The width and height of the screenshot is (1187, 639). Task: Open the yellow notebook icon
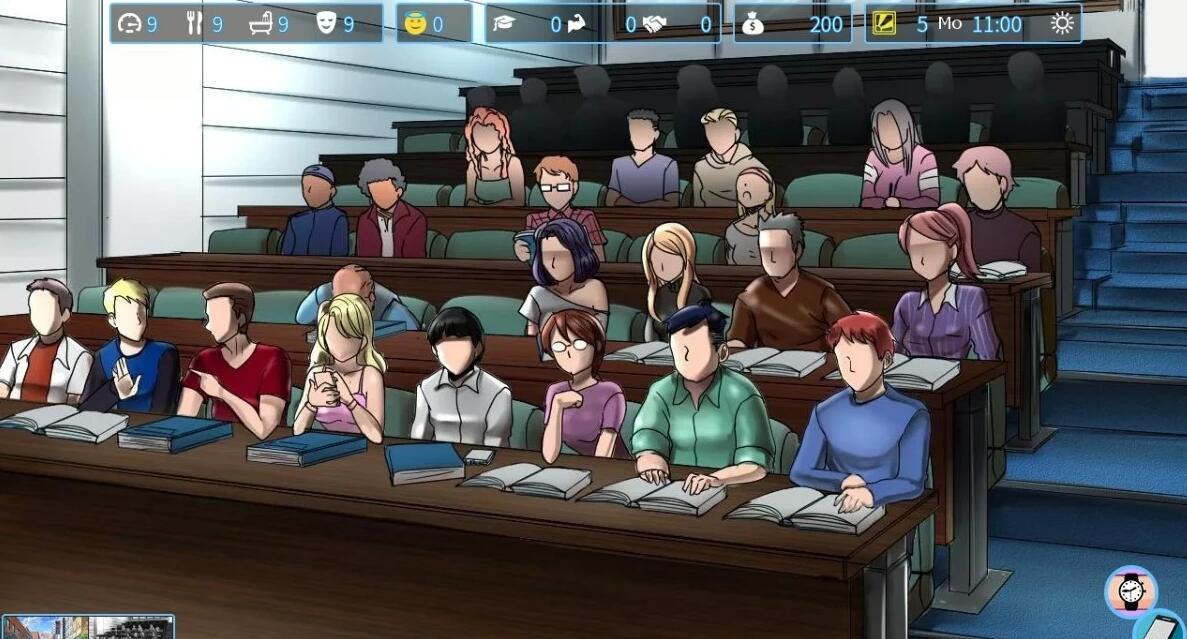(x=884, y=23)
